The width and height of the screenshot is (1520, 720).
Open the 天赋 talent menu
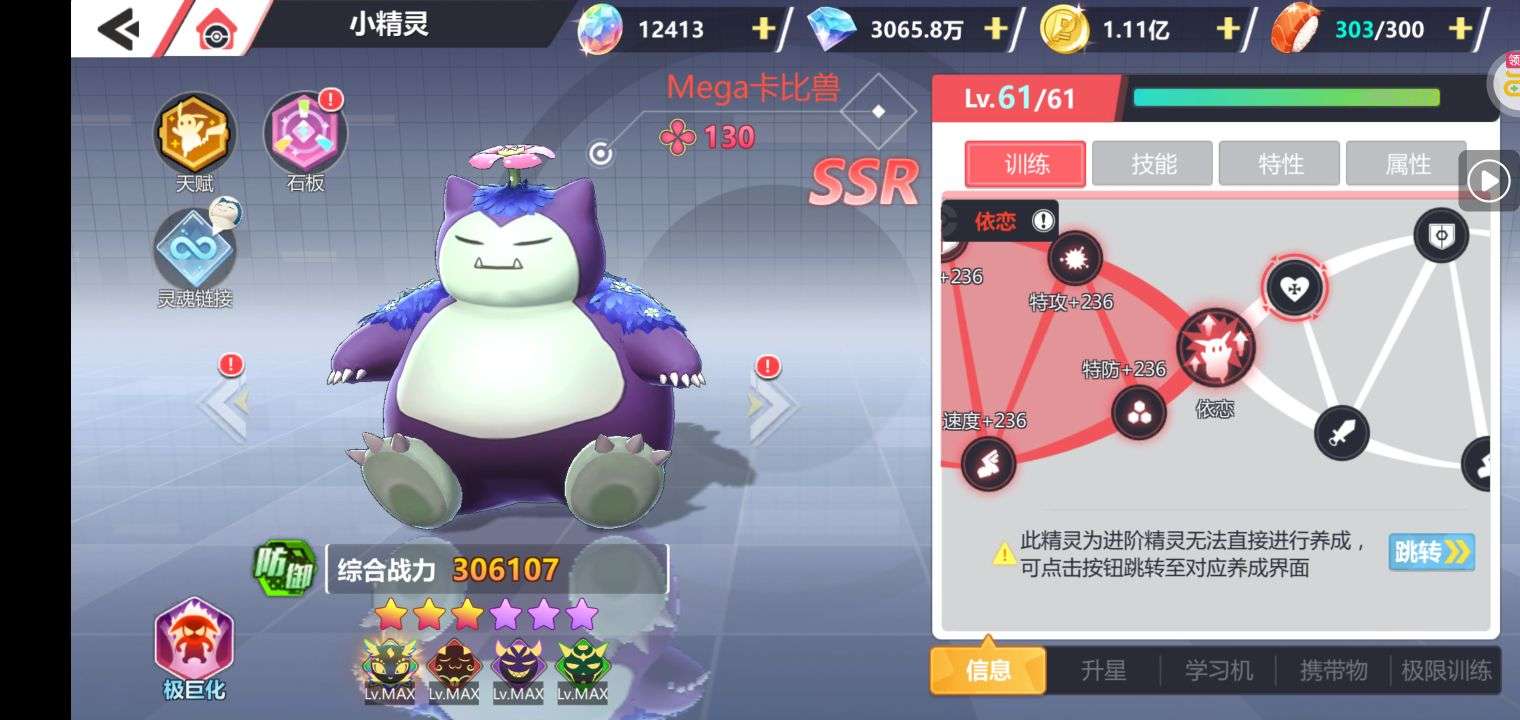pyautogui.click(x=195, y=134)
